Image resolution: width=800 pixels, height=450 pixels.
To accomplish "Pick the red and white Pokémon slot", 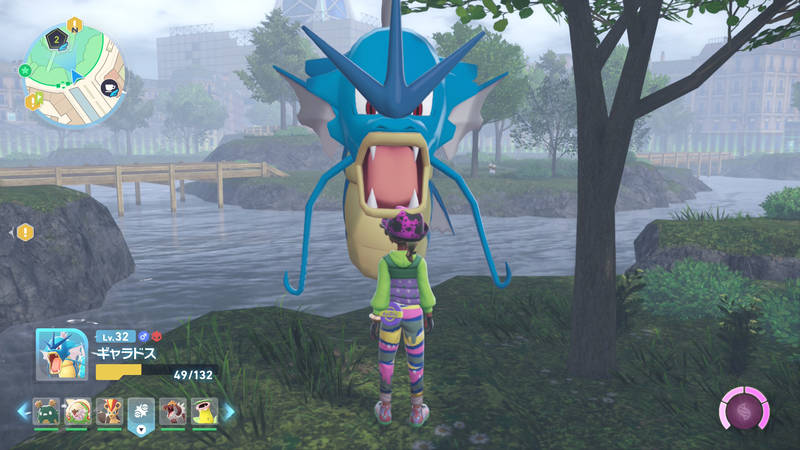I will 172,411.
